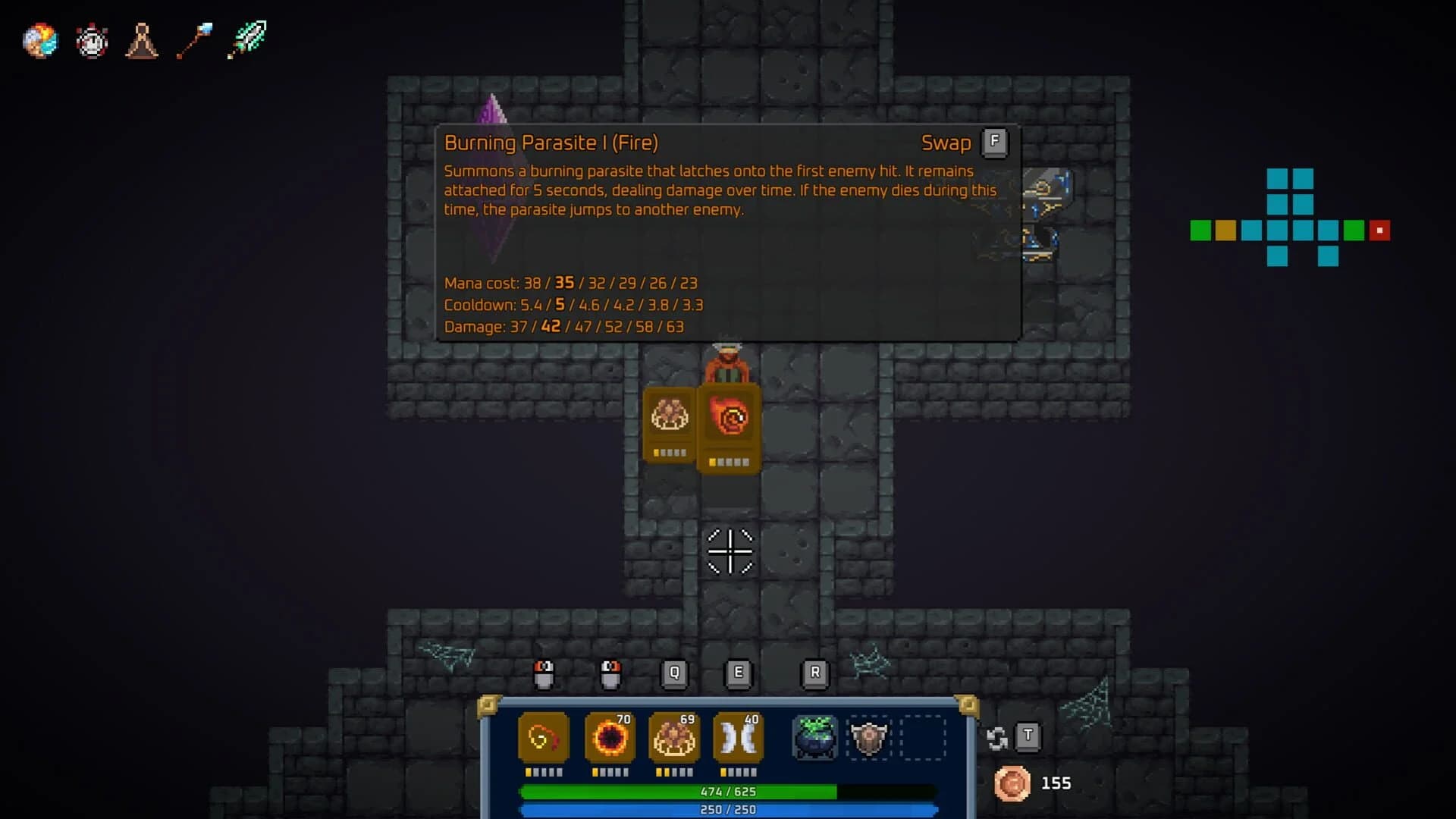This screenshot has height=819, width=1456.
Task: Select the parasite swarm skill showing 69
Action: (674, 736)
